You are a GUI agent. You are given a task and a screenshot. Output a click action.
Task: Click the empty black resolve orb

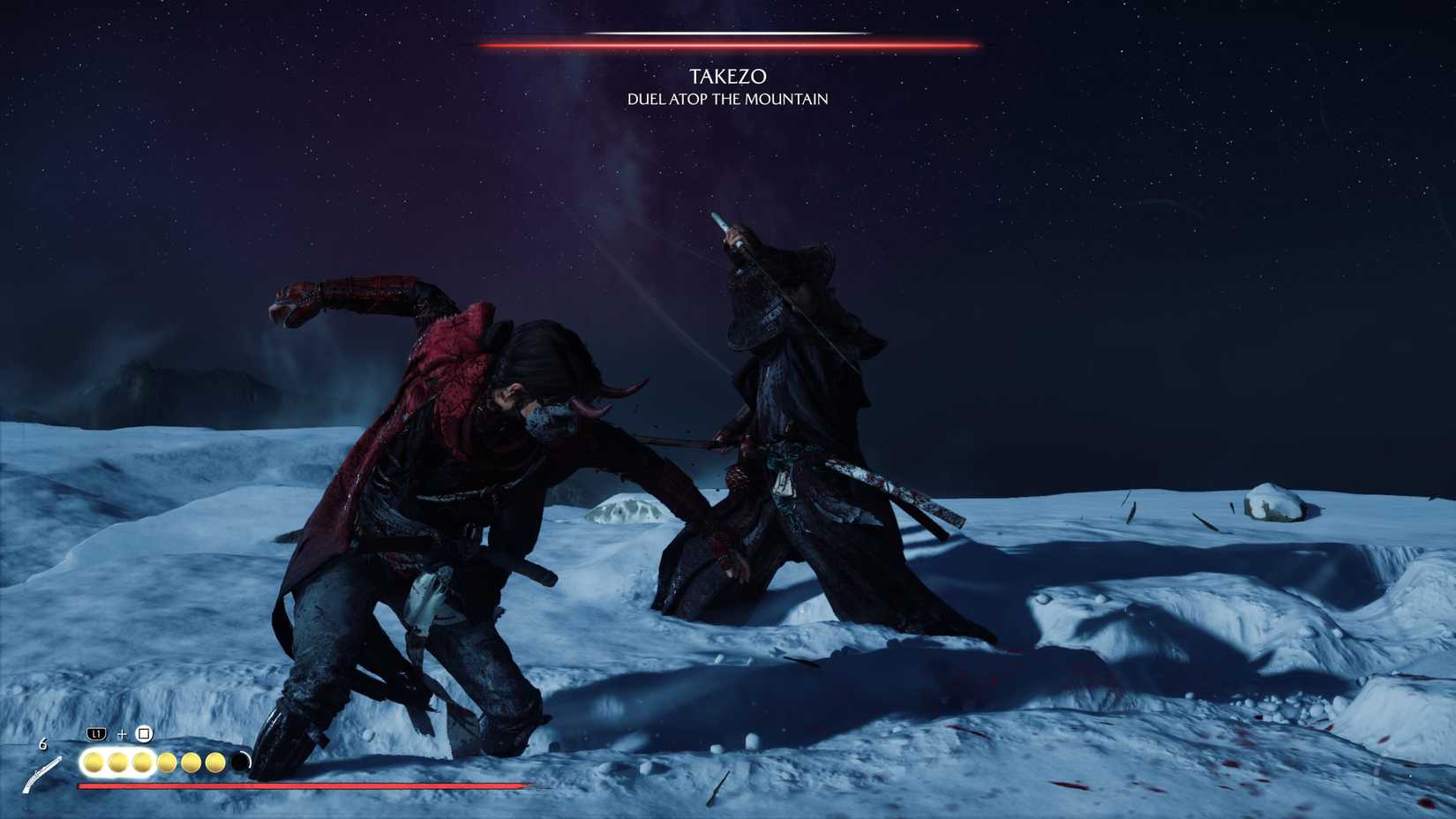[x=240, y=762]
